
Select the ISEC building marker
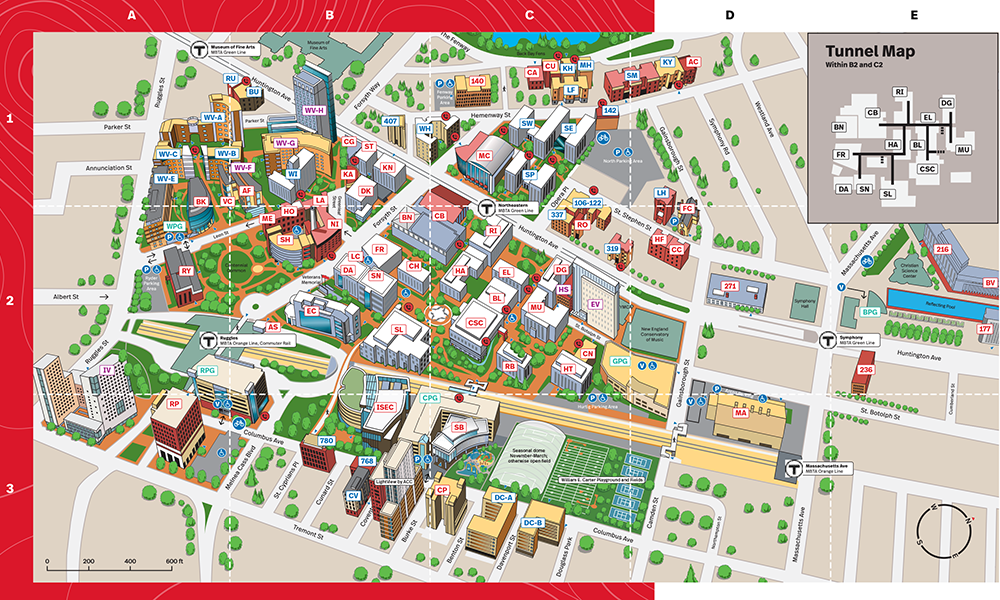pos(386,408)
